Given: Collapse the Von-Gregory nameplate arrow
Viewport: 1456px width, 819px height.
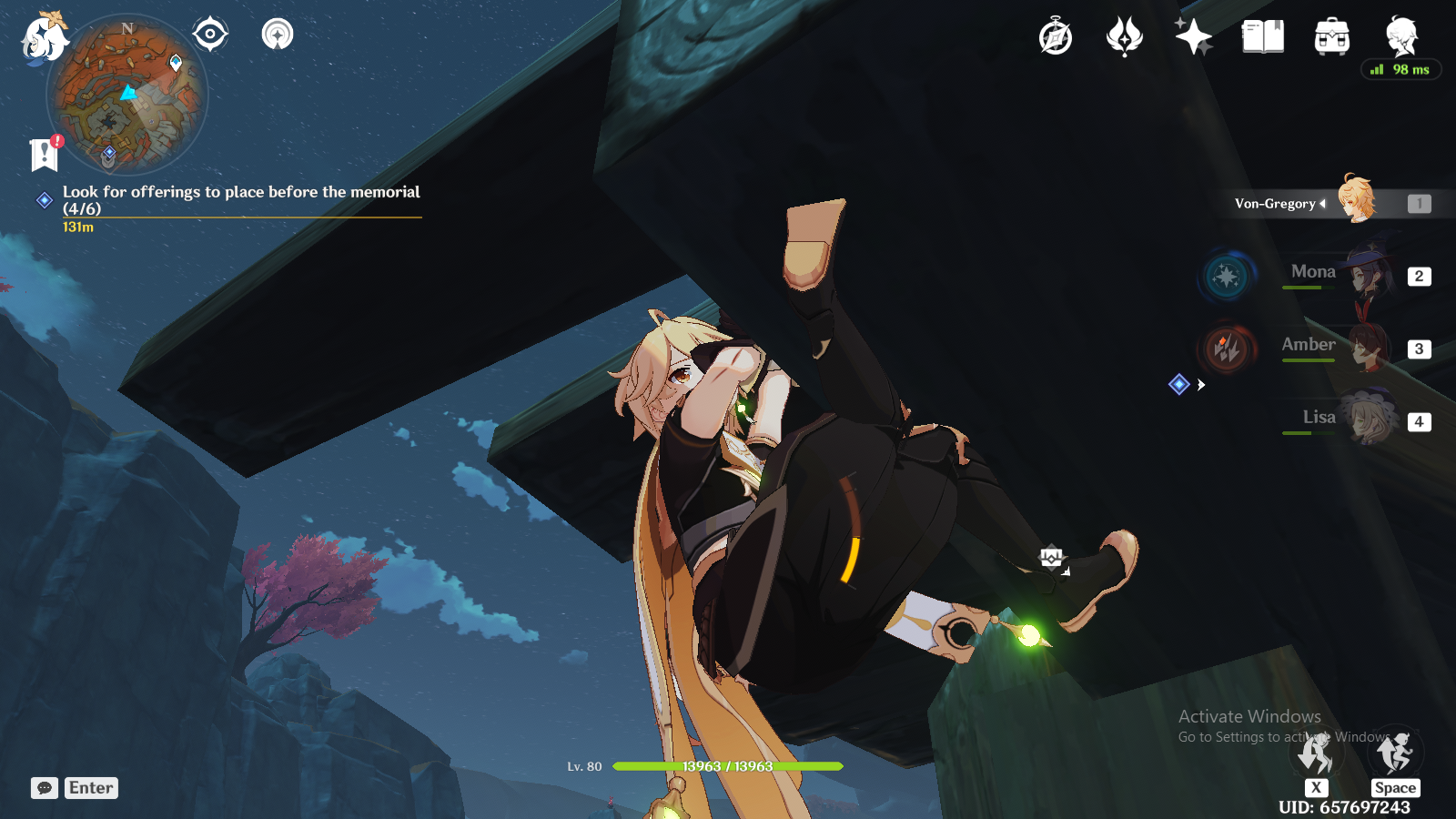Looking at the screenshot, I should (1324, 204).
